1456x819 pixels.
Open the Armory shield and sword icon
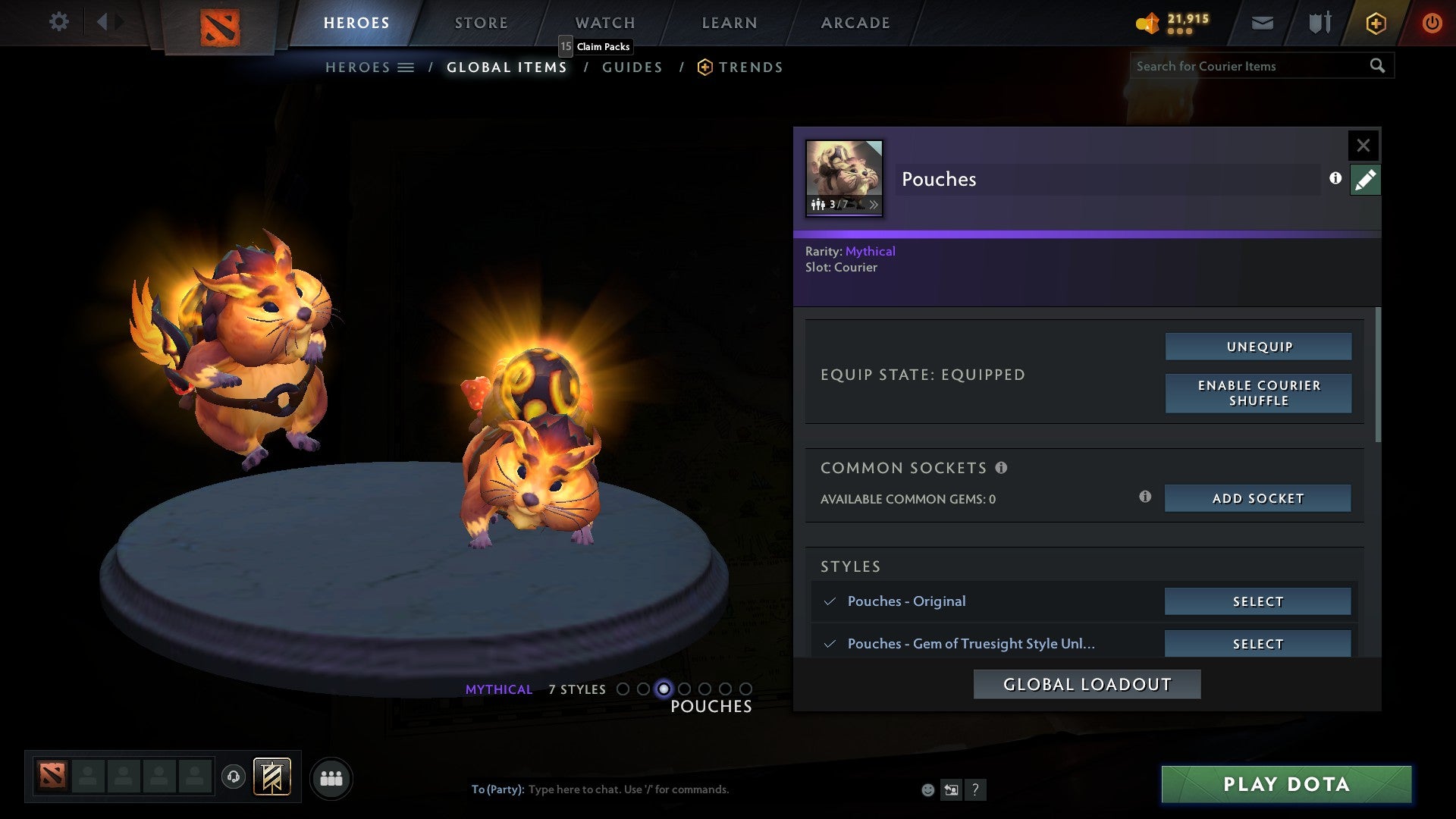(1319, 23)
